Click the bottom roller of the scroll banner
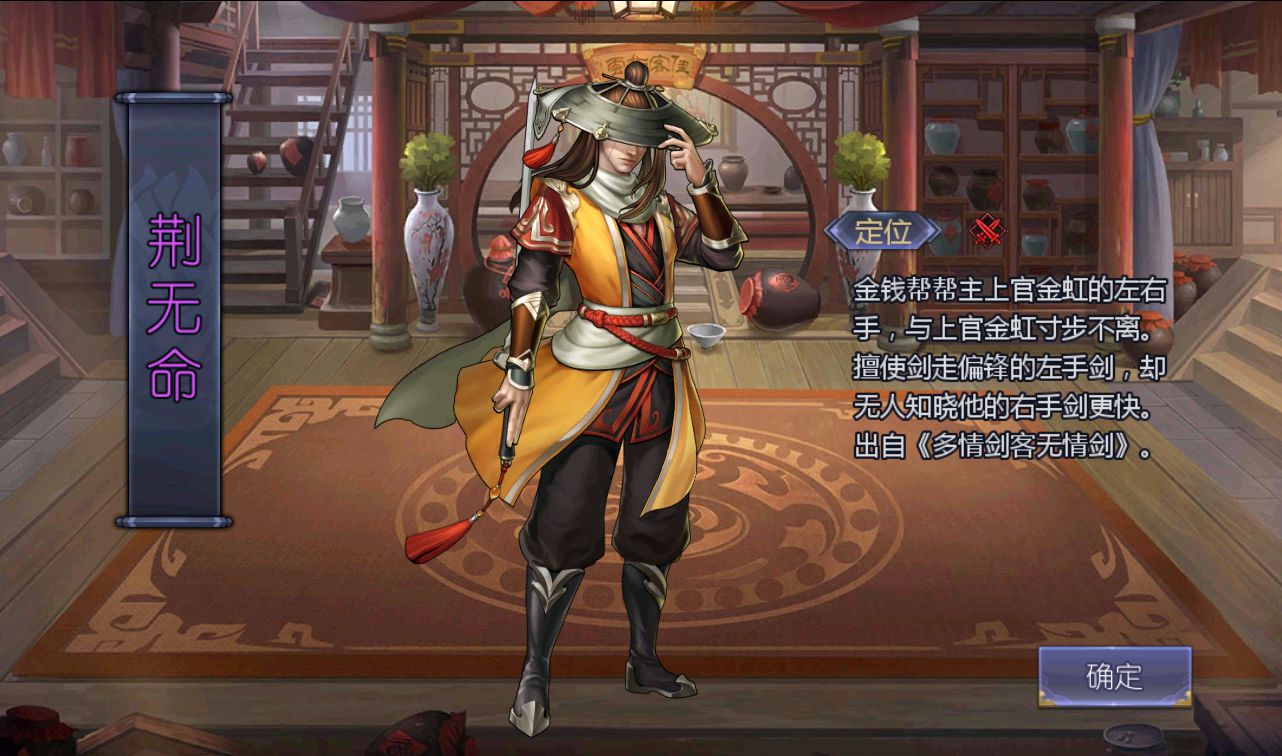 pos(176,520)
